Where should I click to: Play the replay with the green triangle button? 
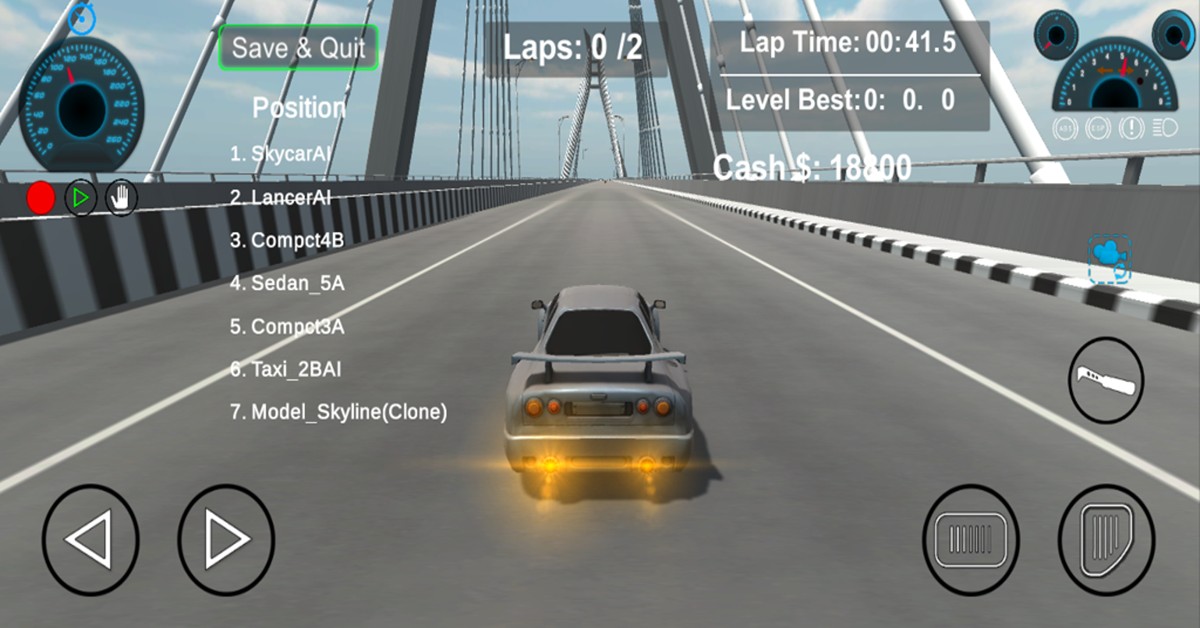(81, 198)
